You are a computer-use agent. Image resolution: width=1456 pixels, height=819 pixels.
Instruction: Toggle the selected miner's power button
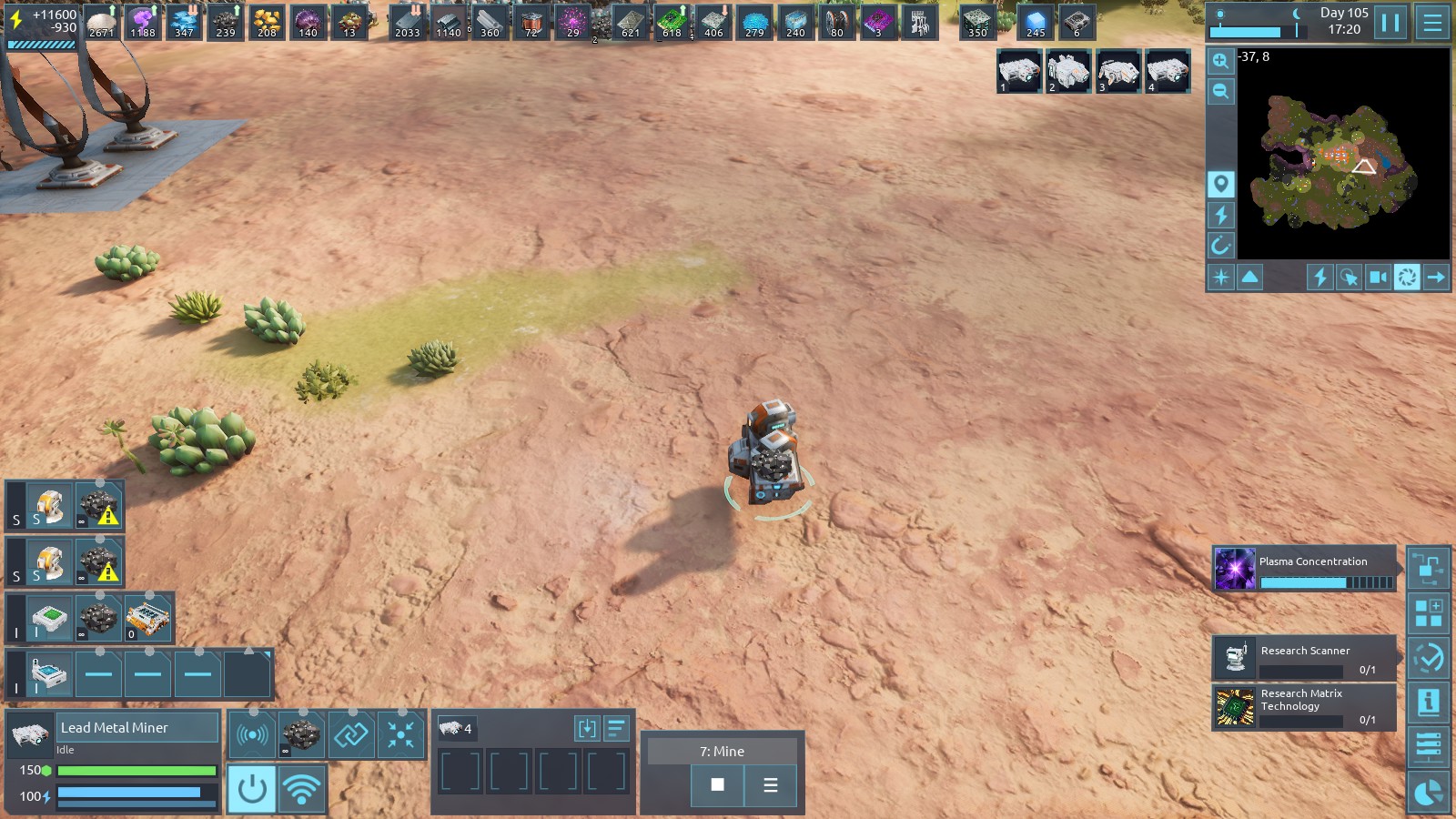click(252, 788)
